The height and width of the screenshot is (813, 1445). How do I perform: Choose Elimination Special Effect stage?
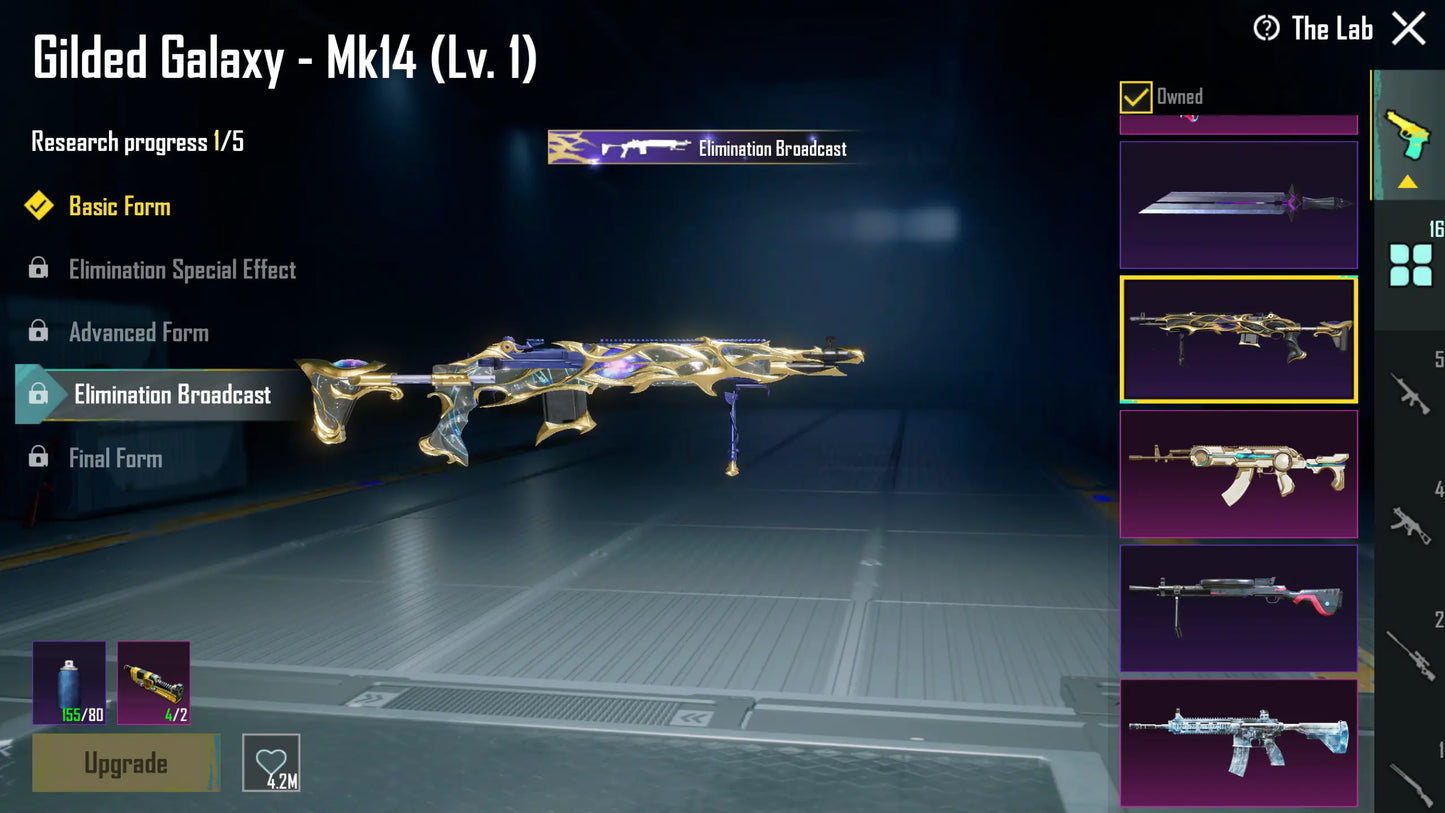pos(182,270)
